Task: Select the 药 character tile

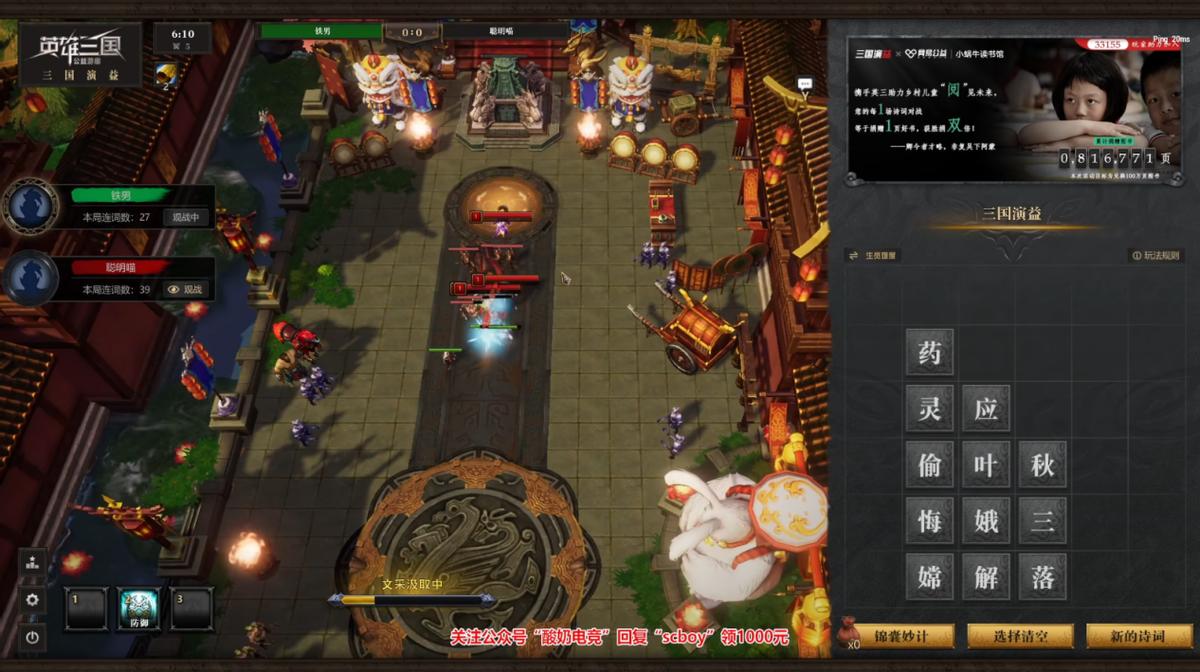Action: click(930, 352)
